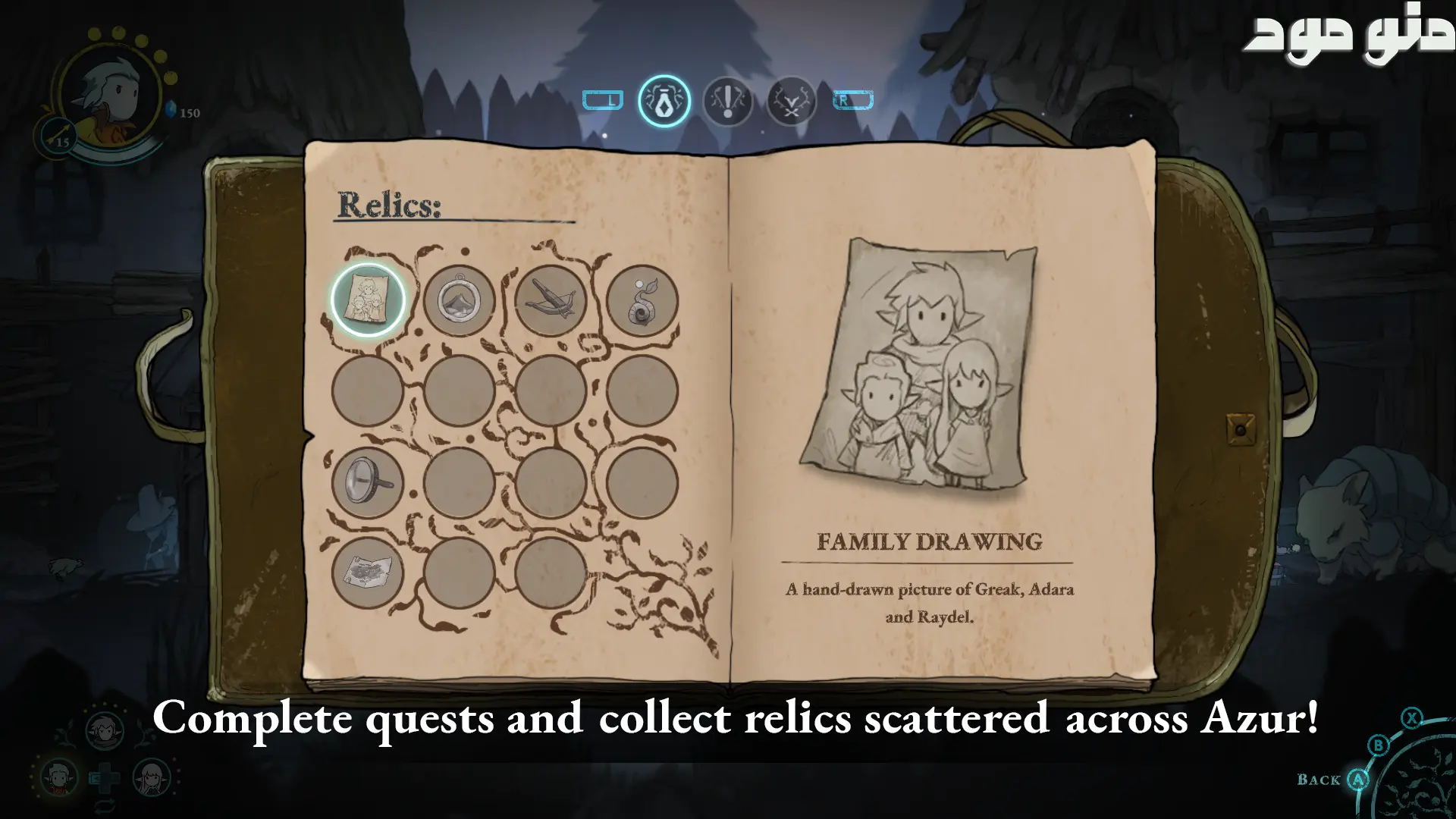The image size is (1456, 819).
Task: Select the mountain pendant relic
Action: point(460,300)
